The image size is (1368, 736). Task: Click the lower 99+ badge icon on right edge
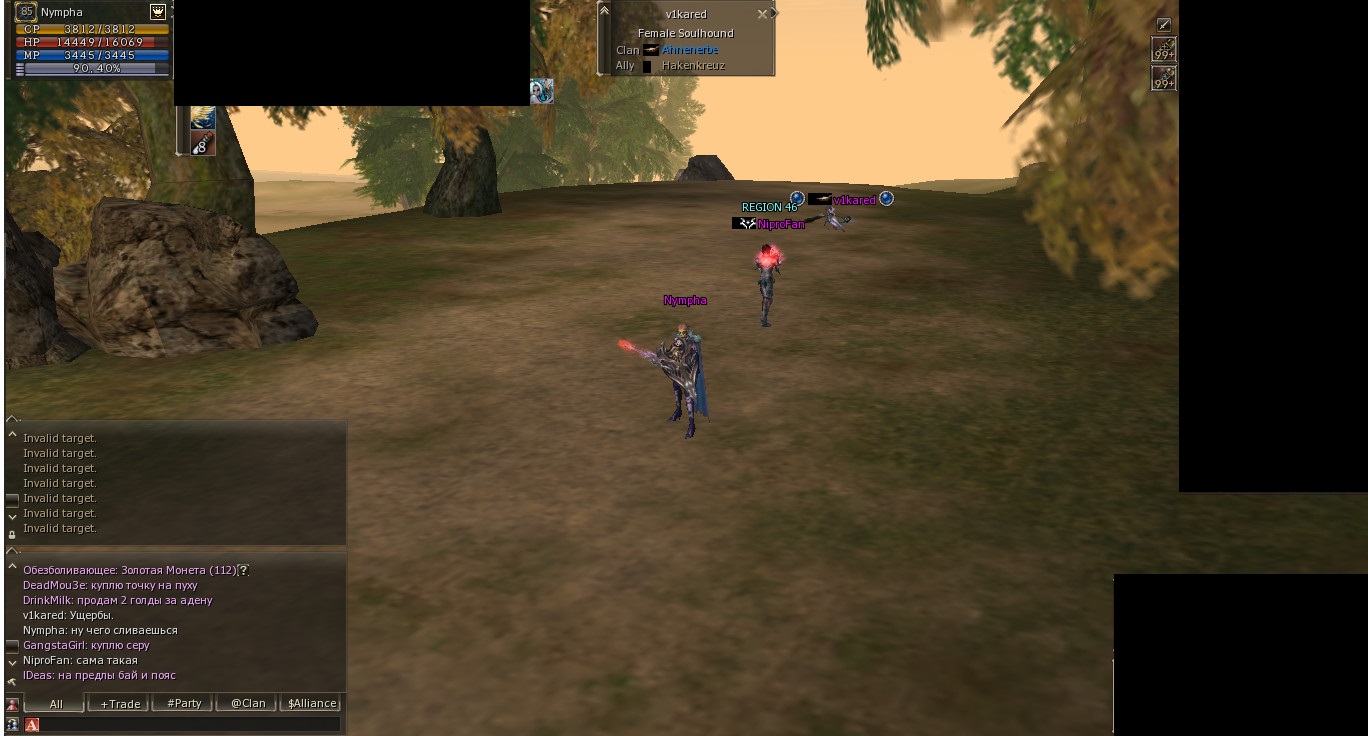pyautogui.click(x=1161, y=78)
